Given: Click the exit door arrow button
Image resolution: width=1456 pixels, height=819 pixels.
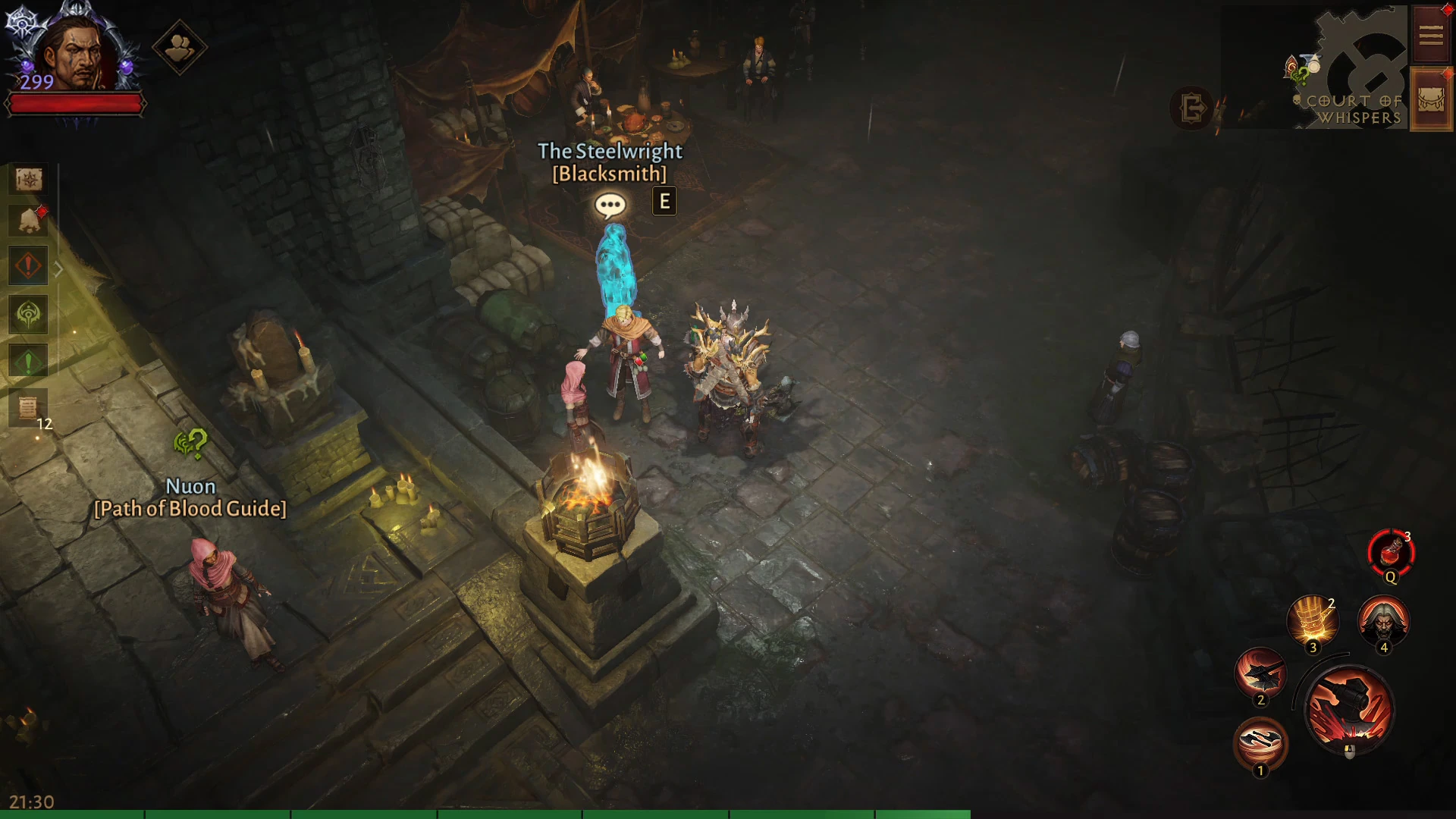Looking at the screenshot, I should click(x=1192, y=108).
